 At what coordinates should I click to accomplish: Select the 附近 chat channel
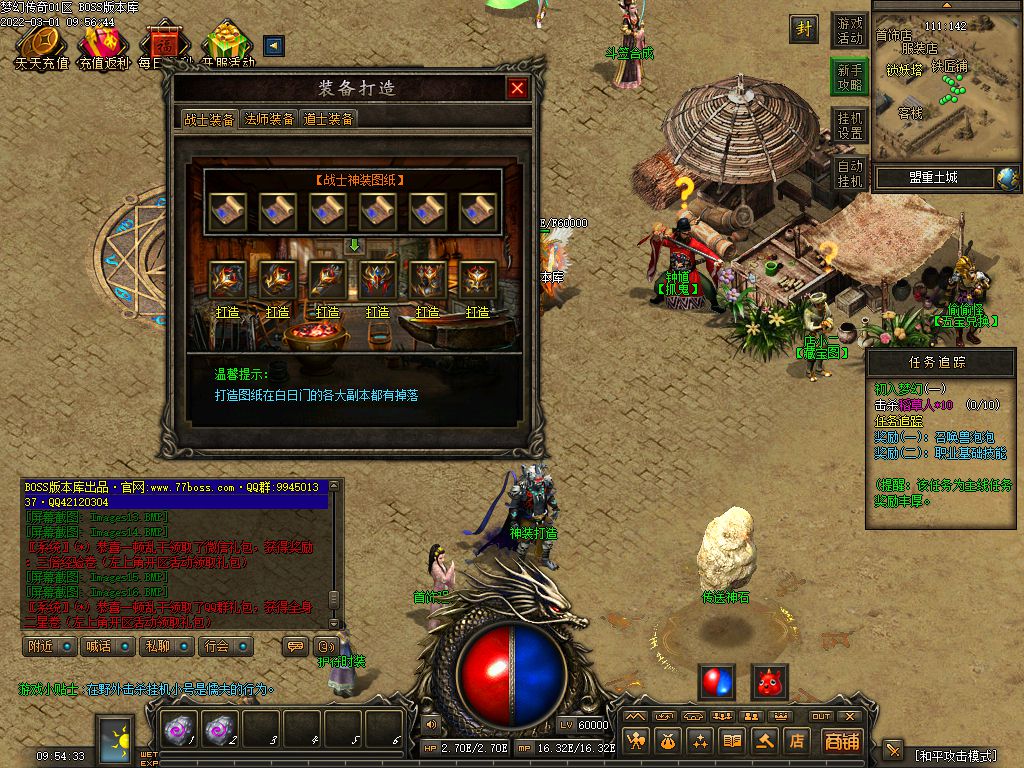(49, 646)
